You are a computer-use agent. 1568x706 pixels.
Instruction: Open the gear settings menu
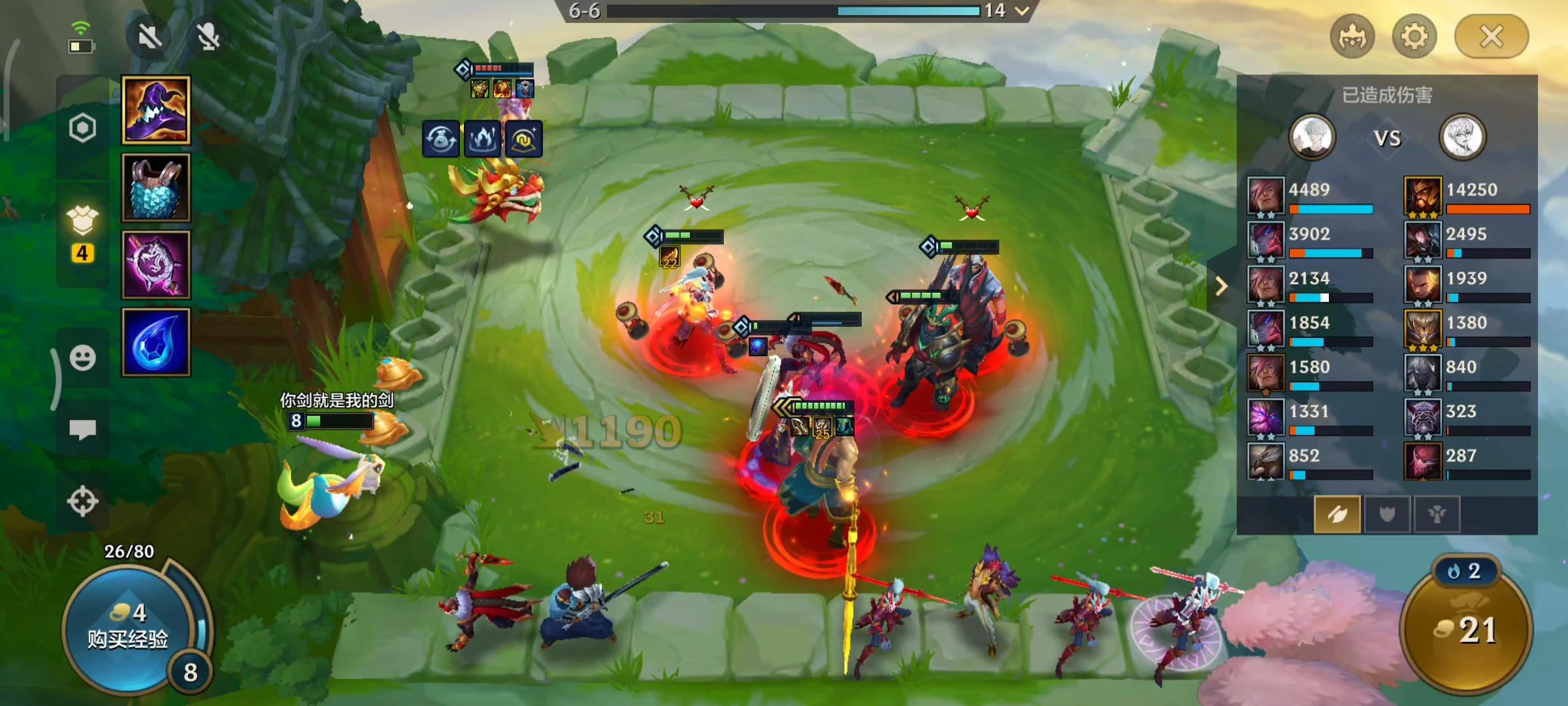tap(1414, 37)
